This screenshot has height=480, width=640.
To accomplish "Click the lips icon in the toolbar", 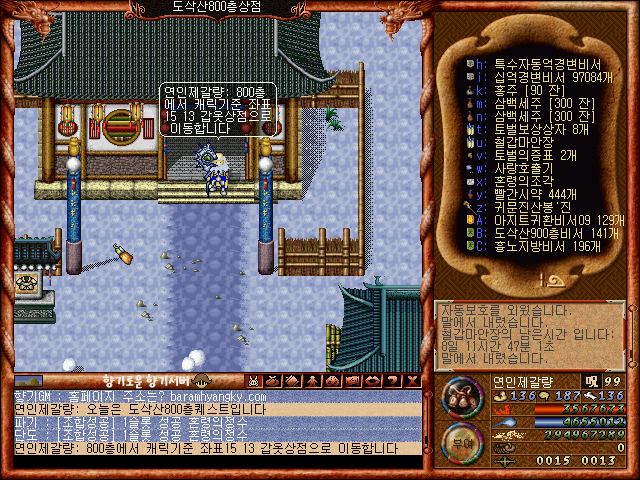I will pyautogui.click(x=369, y=380).
